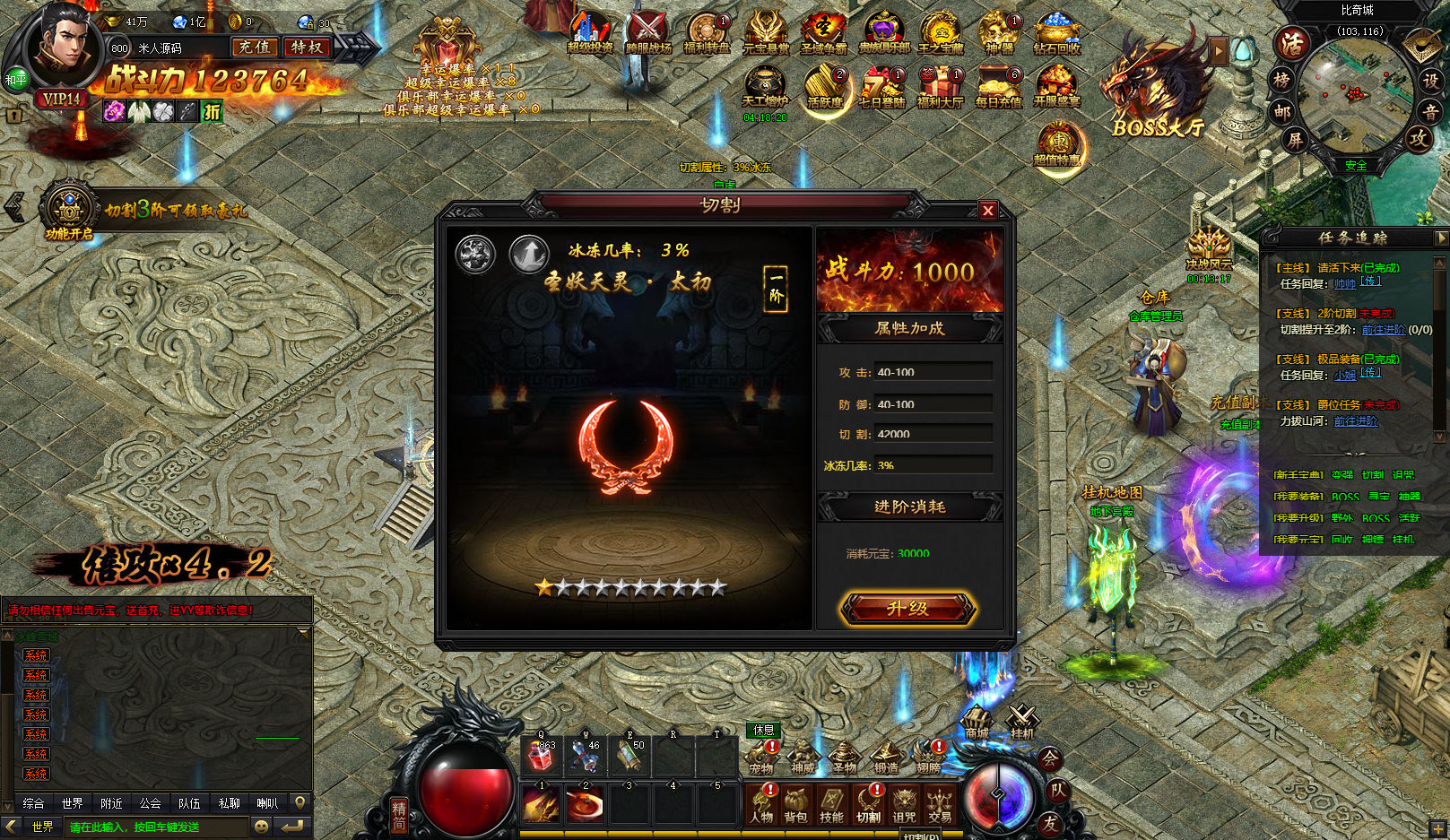Image resolution: width=1450 pixels, height=840 pixels.
Task: Switch chat to the 世界 tab
Action: pyautogui.click(x=73, y=803)
